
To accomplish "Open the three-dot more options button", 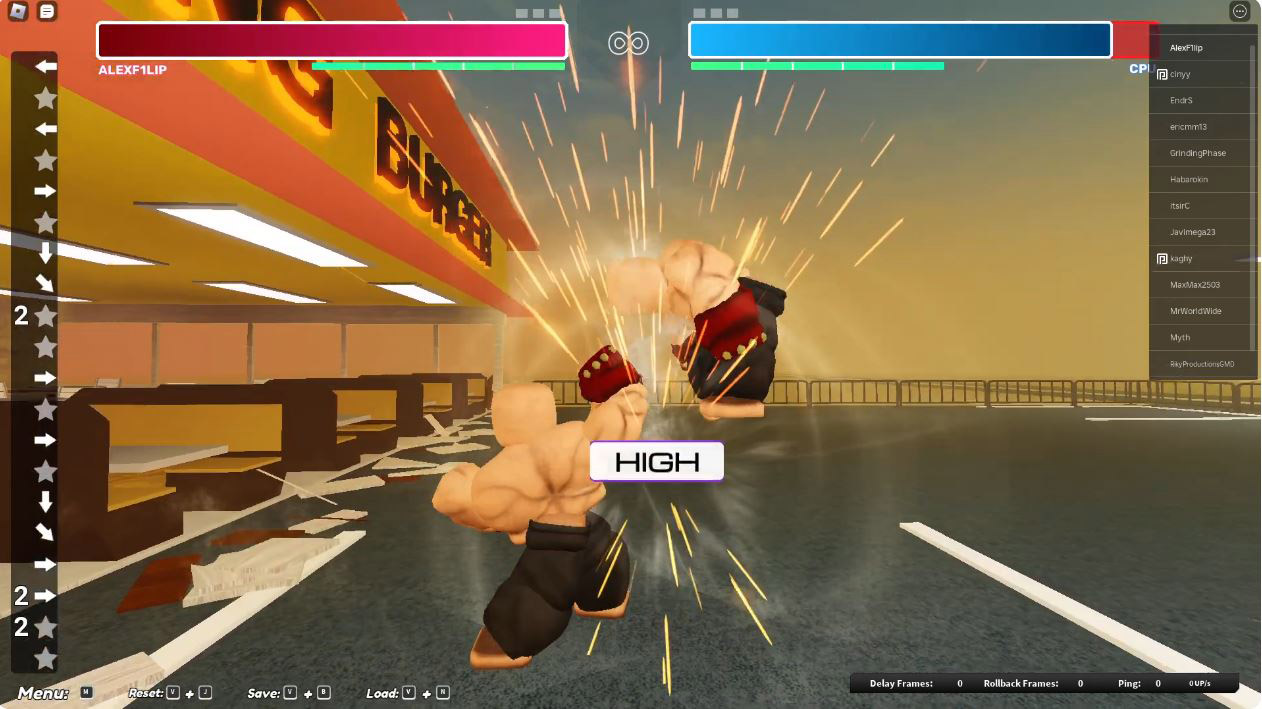I will 1240,11.
